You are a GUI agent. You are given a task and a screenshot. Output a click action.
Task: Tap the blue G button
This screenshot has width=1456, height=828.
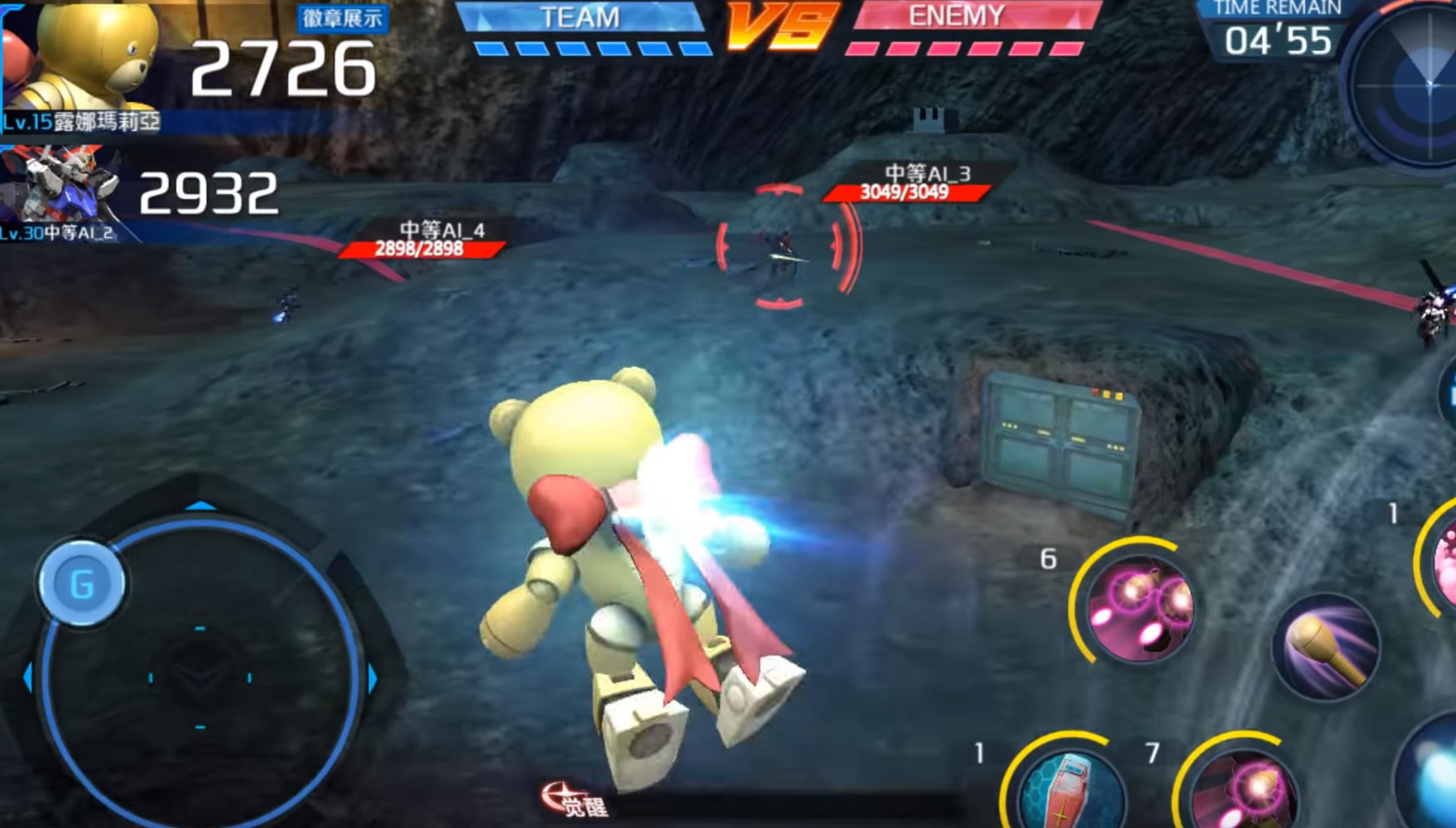[82, 583]
